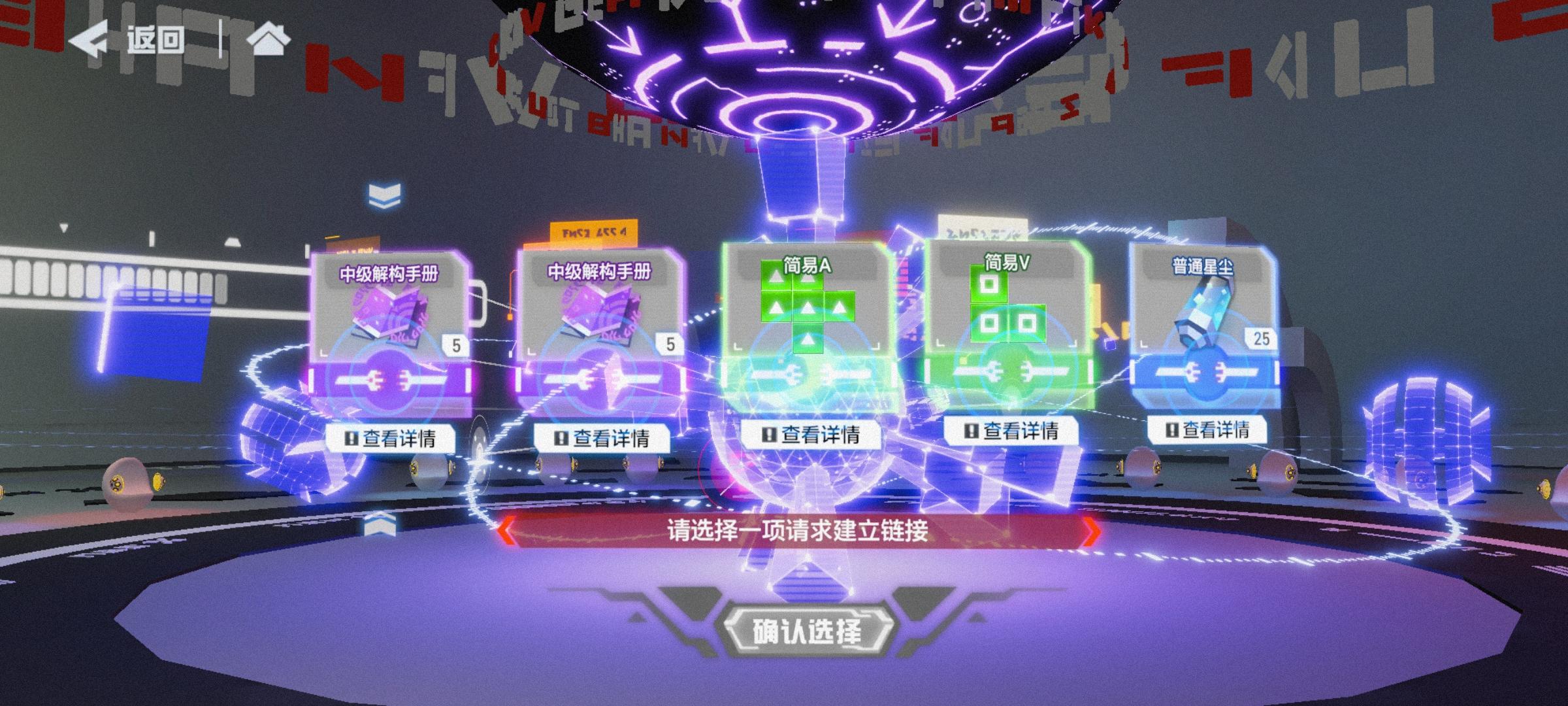Open the home icon next to 返回
Screen dimensions: 1568x706
click(268, 41)
